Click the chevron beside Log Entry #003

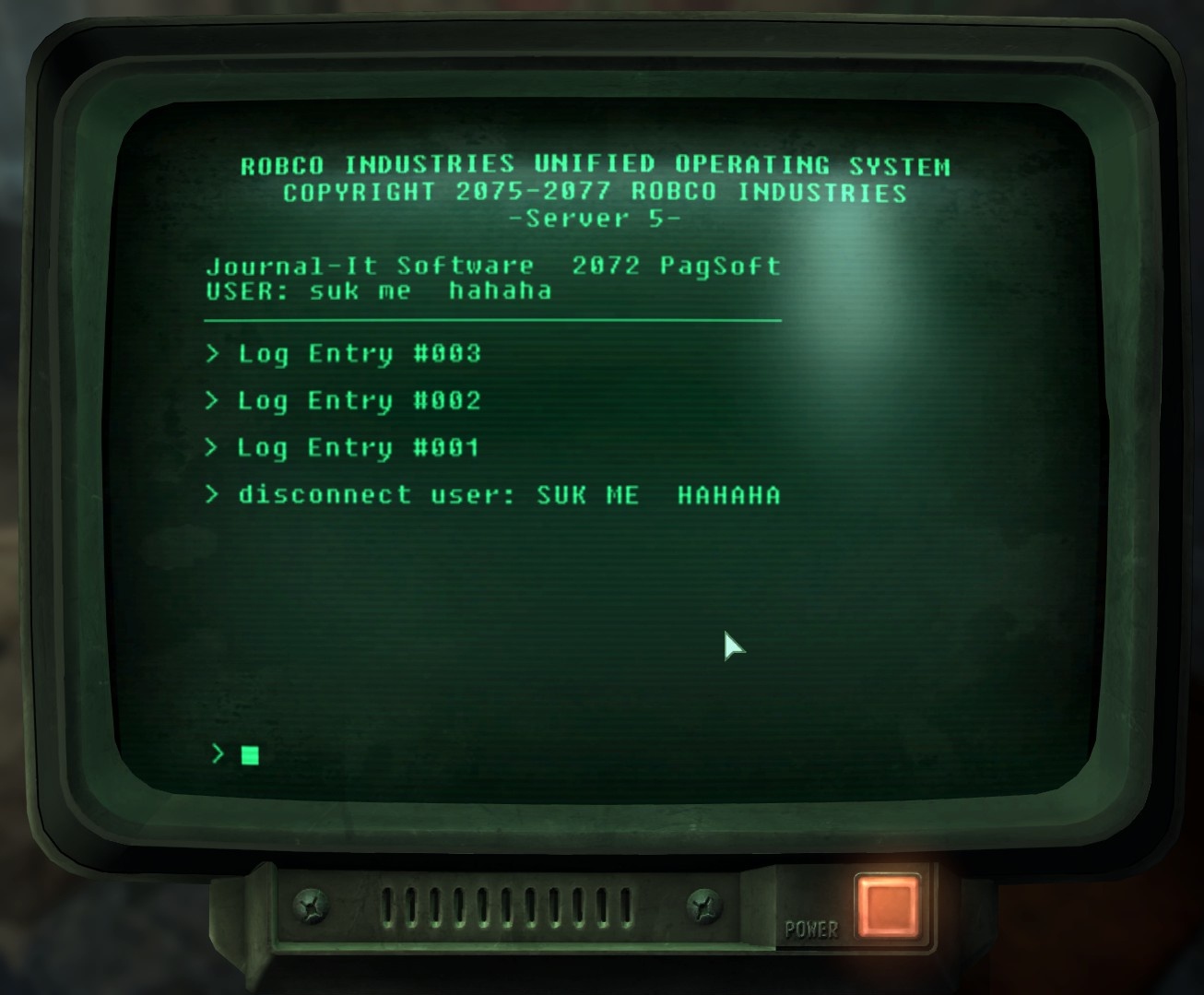point(213,354)
